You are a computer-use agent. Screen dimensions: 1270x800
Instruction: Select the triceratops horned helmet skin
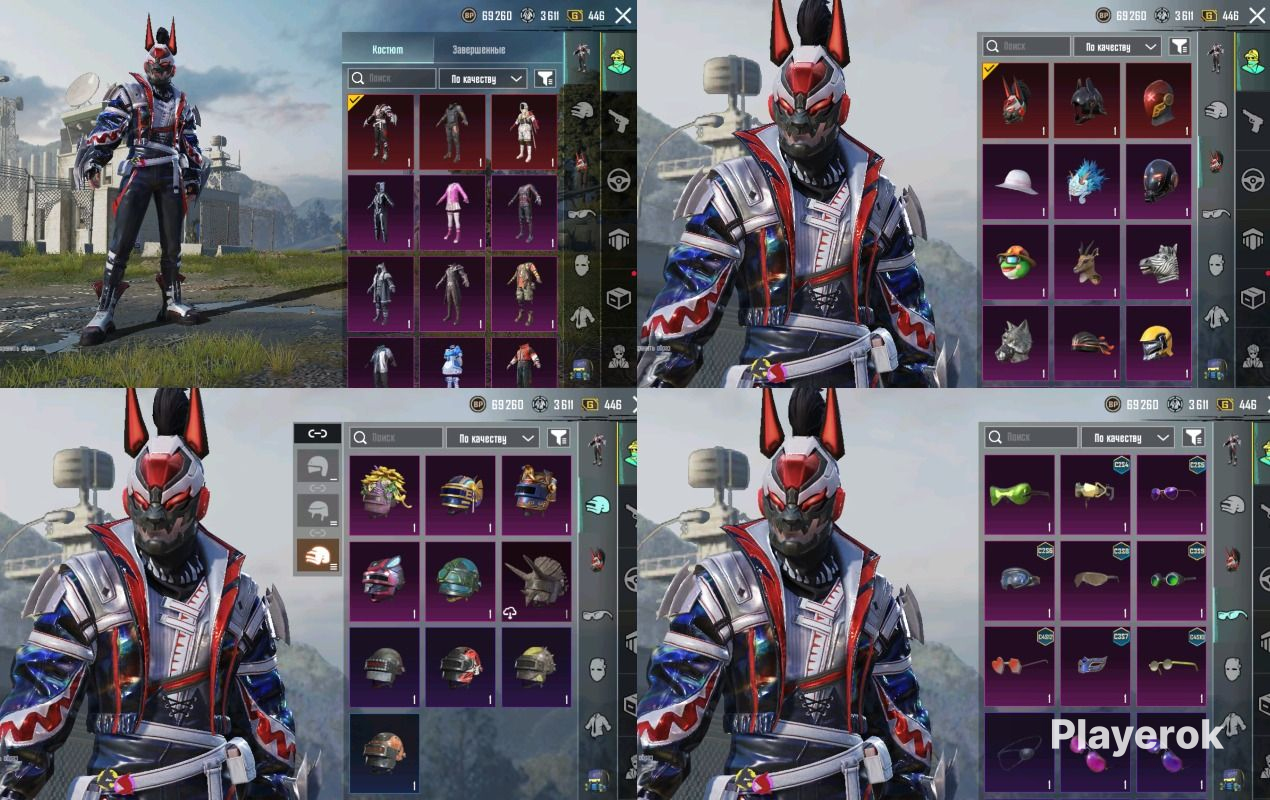[x=536, y=581]
